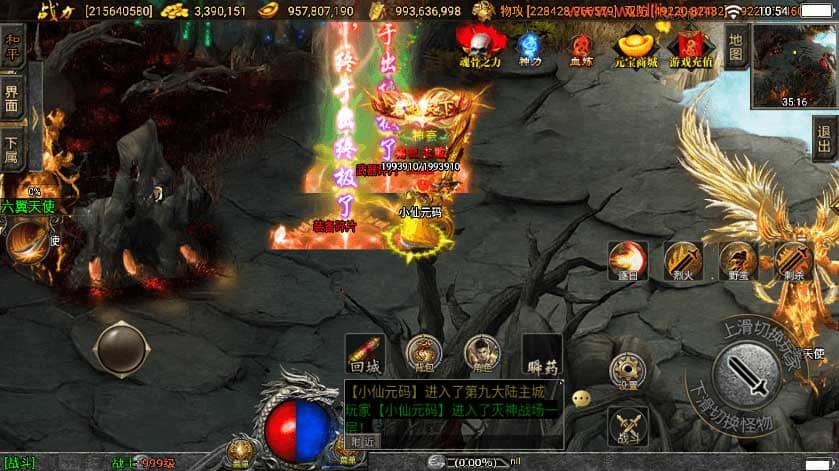This screenshot has height=471, width=839.
Task: Select the 下属 side tab
Action: click(12, 149)
